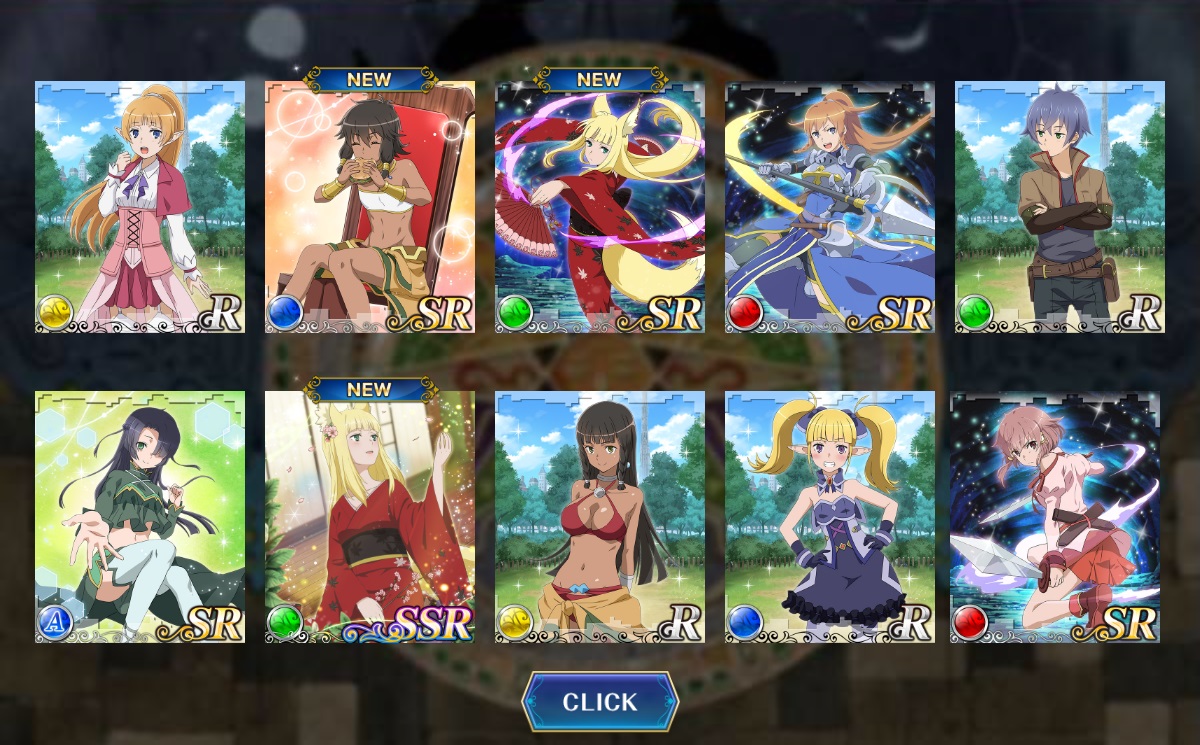1200x745 pixels.
Task: Select the pink-dressed elf girl R card
Action: [140, 207]
